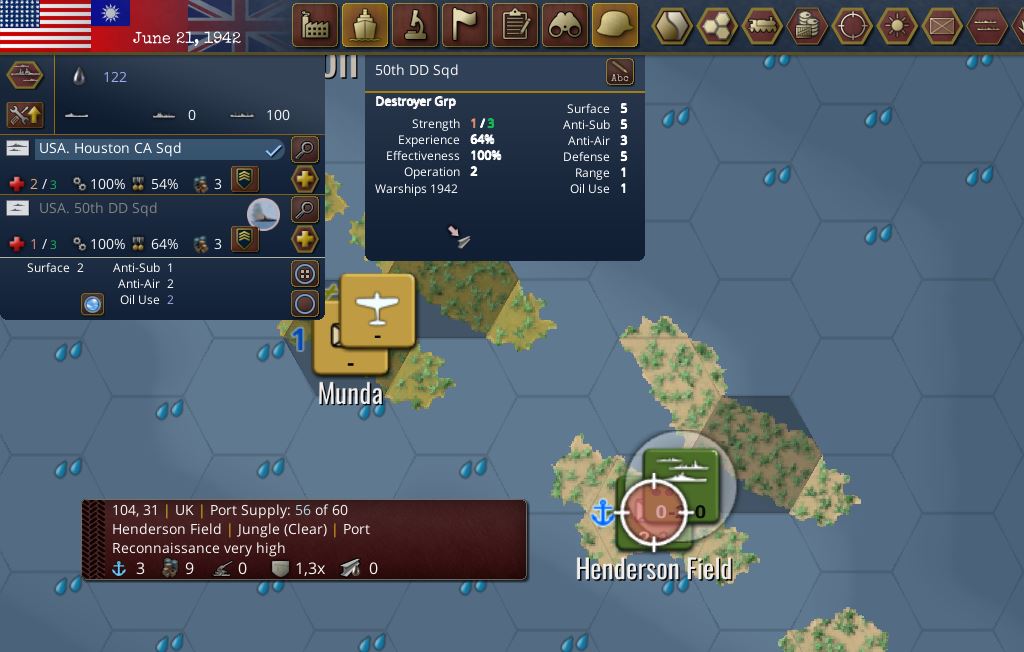Open the flag diplomacy menu
1024x652 pixels.
[x=465, y=25]
